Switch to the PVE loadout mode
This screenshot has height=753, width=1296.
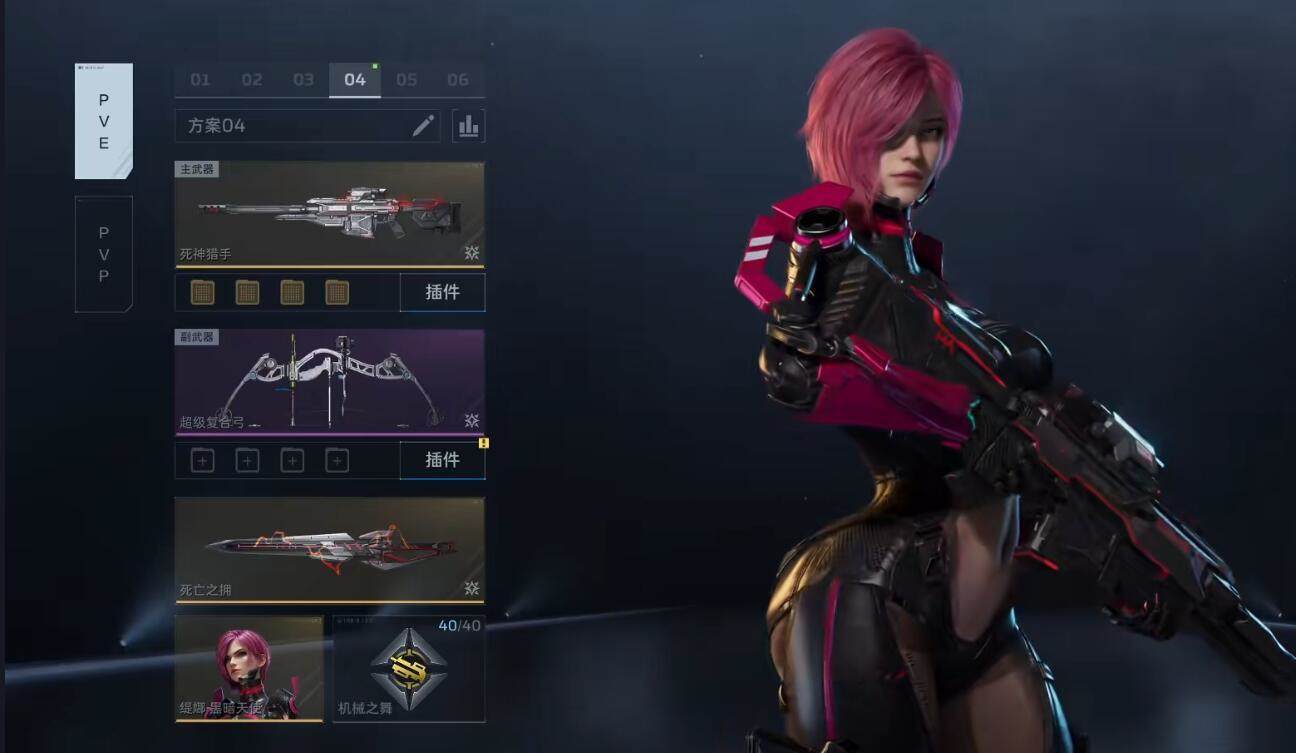[x=104, y=121]
